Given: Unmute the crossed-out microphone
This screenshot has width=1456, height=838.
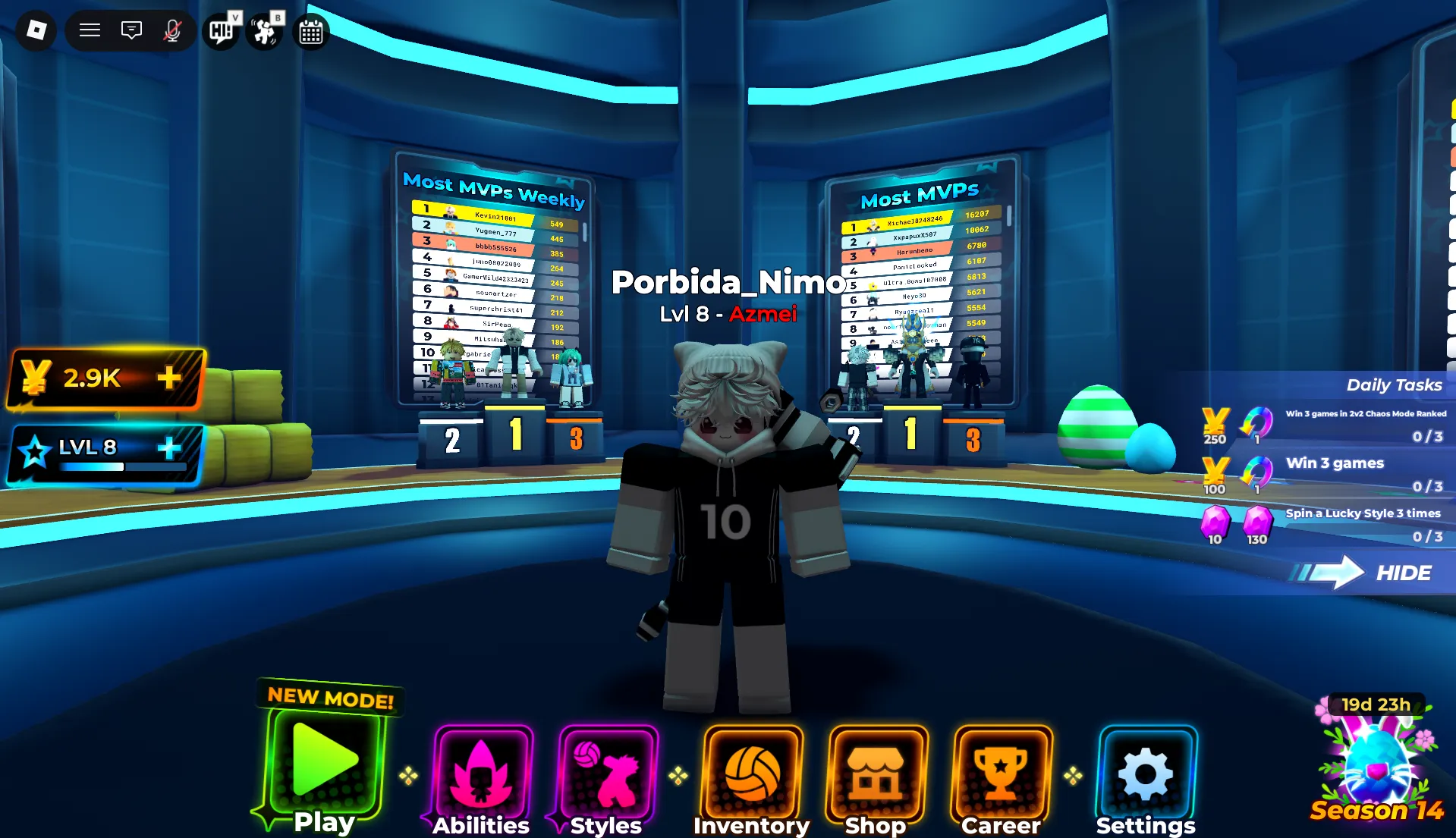Looking at the screenshot, I should [172, 31].
